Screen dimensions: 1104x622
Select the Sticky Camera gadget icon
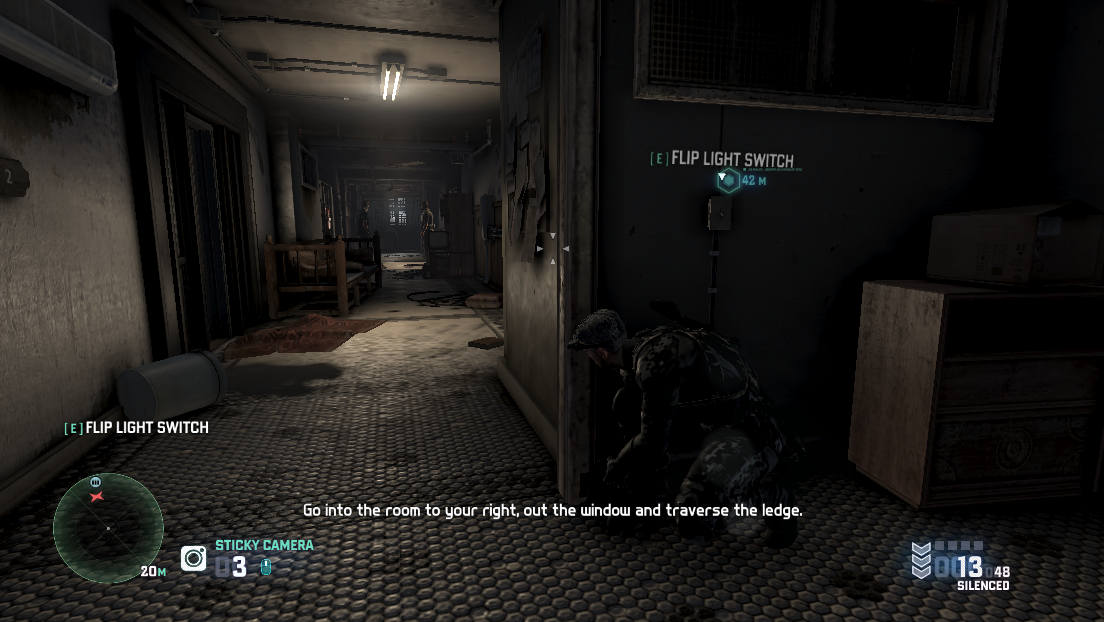tap(193, 558)
